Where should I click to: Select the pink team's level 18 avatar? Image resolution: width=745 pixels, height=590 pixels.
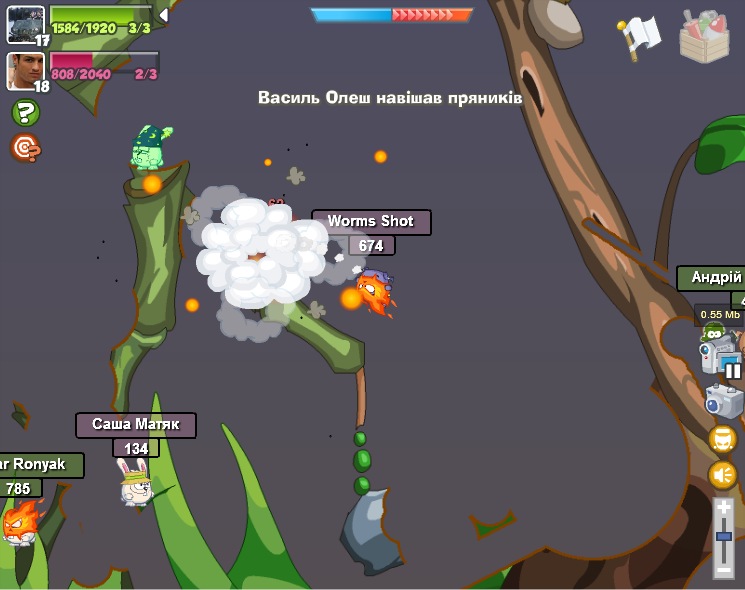click(25, 71)
